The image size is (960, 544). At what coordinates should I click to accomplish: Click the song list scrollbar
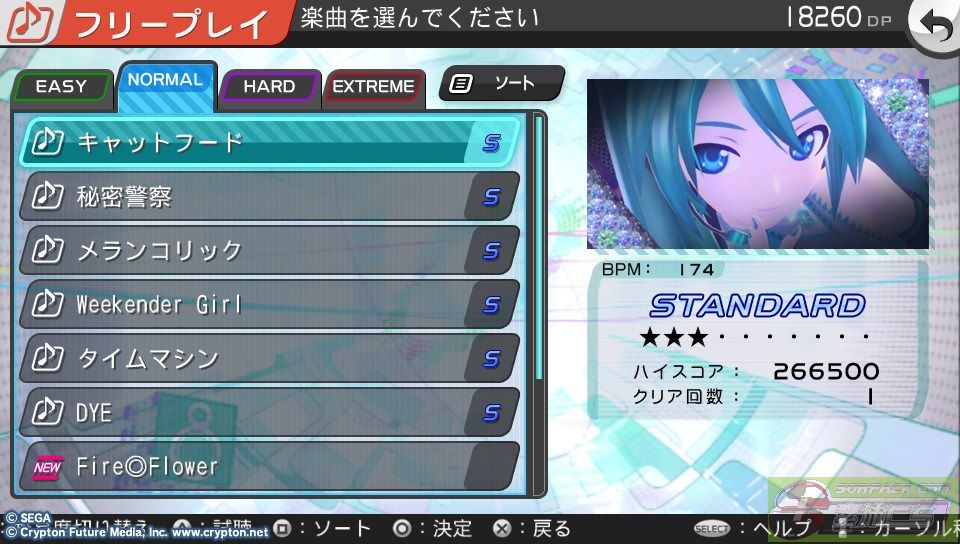[539, 250]
